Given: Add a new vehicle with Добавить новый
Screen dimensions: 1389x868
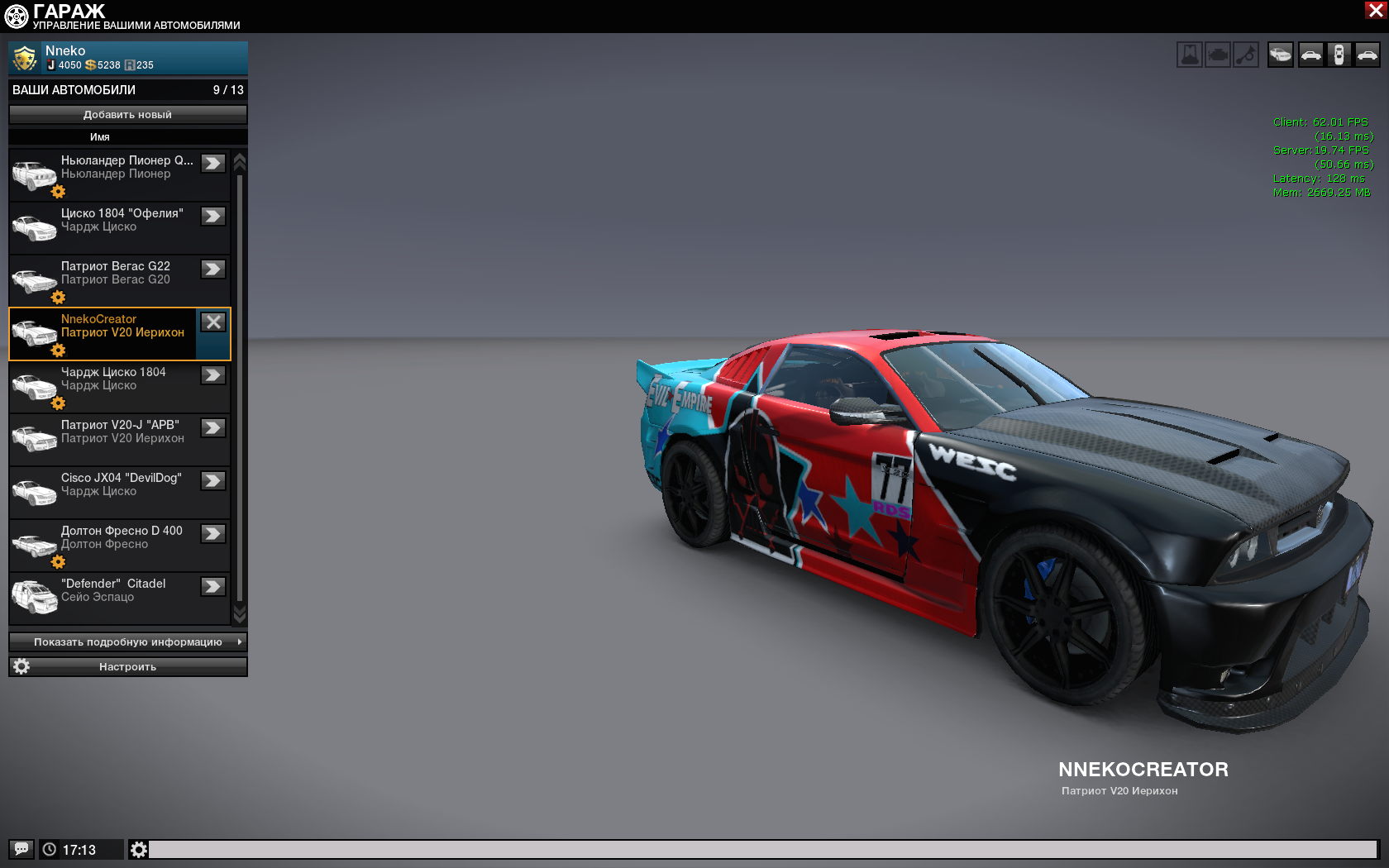Looking at the screenshot, I should click(x=127, y=115).
